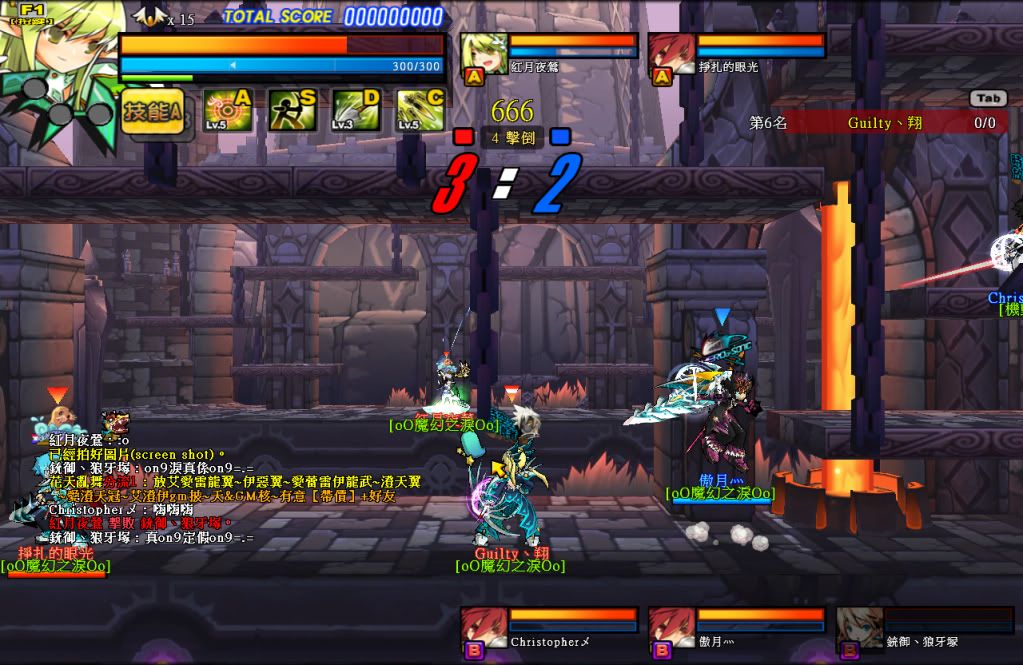The width and height of the screenshot is (1023, 665).
Task: Choose defeated opponent 銖御、狼牙塚's portrait
Action: [860, 628]
